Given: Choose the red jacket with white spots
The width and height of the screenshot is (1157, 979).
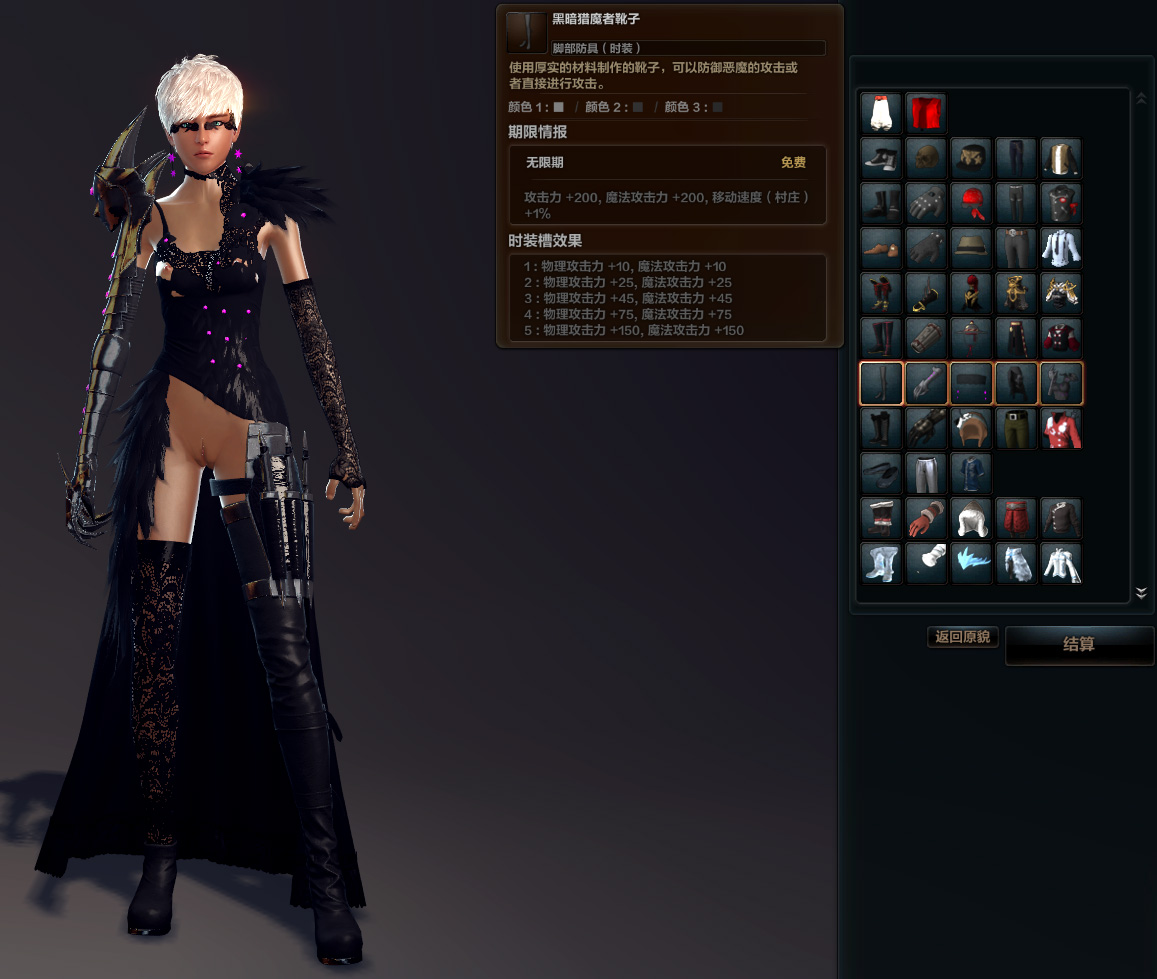Looking at the screenshot, I should point(1061,429).
